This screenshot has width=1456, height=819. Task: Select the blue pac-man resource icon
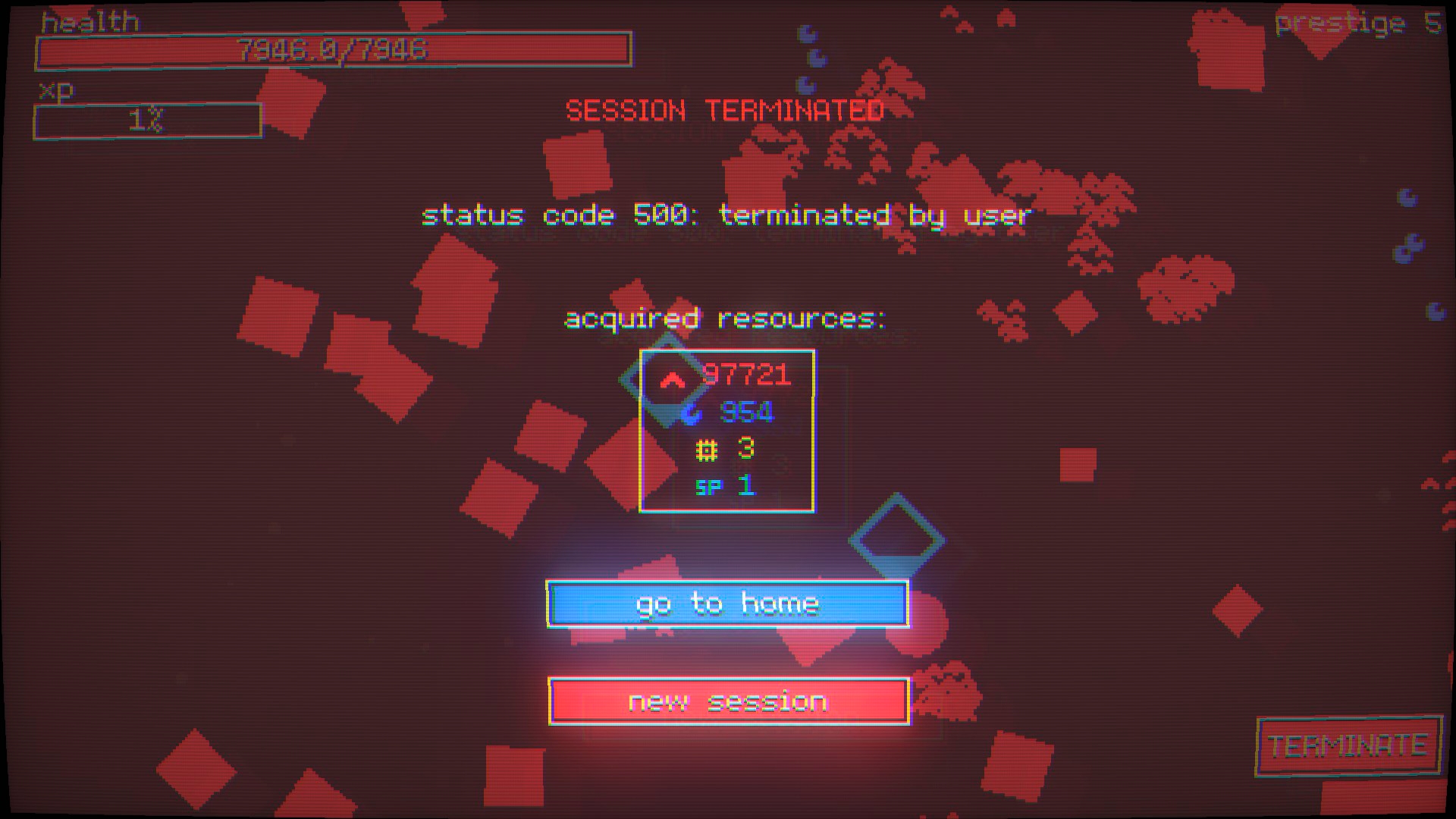[692, 413]
